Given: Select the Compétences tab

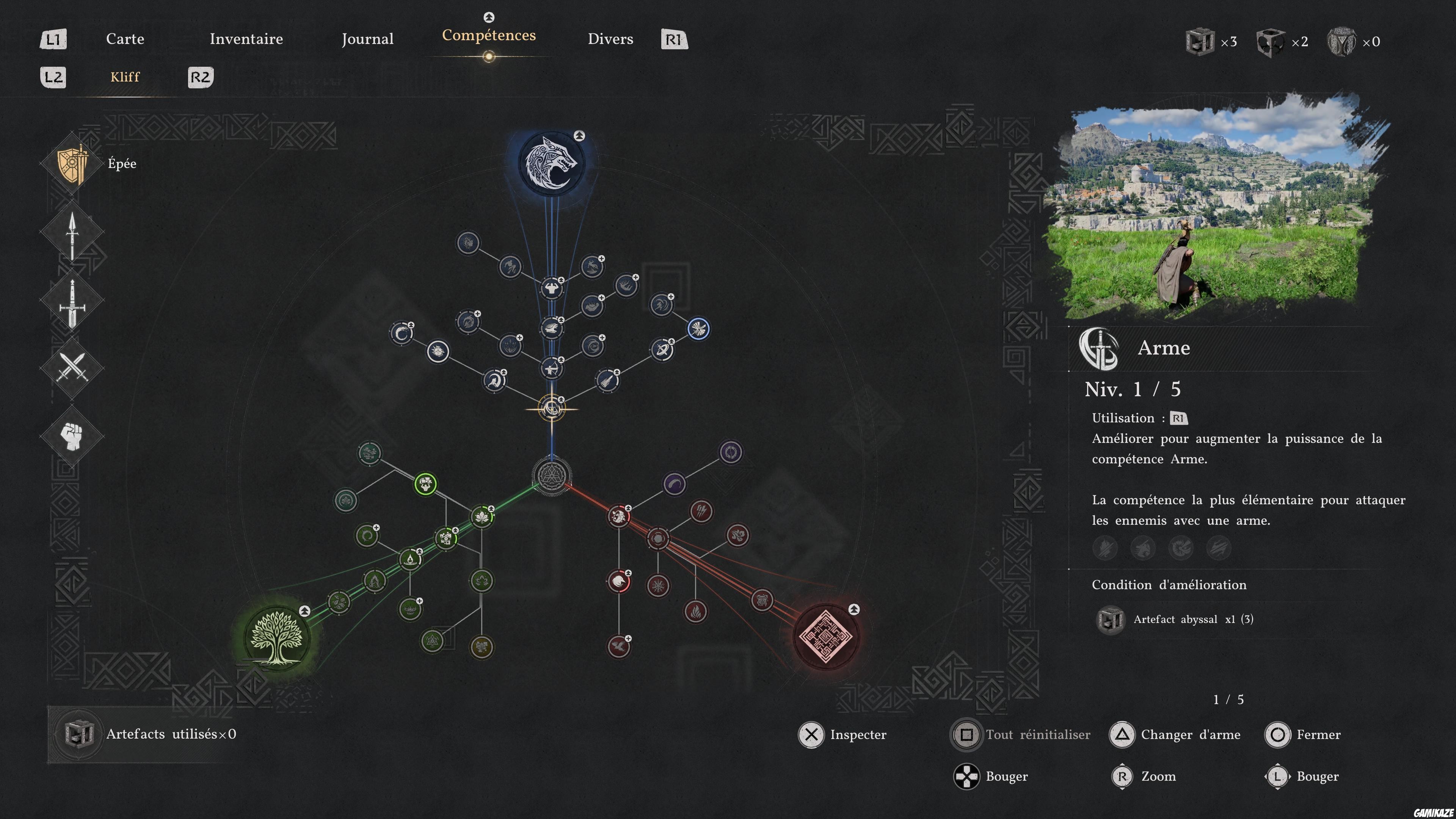Looking at the screenshot, I should tap(488, 36).
